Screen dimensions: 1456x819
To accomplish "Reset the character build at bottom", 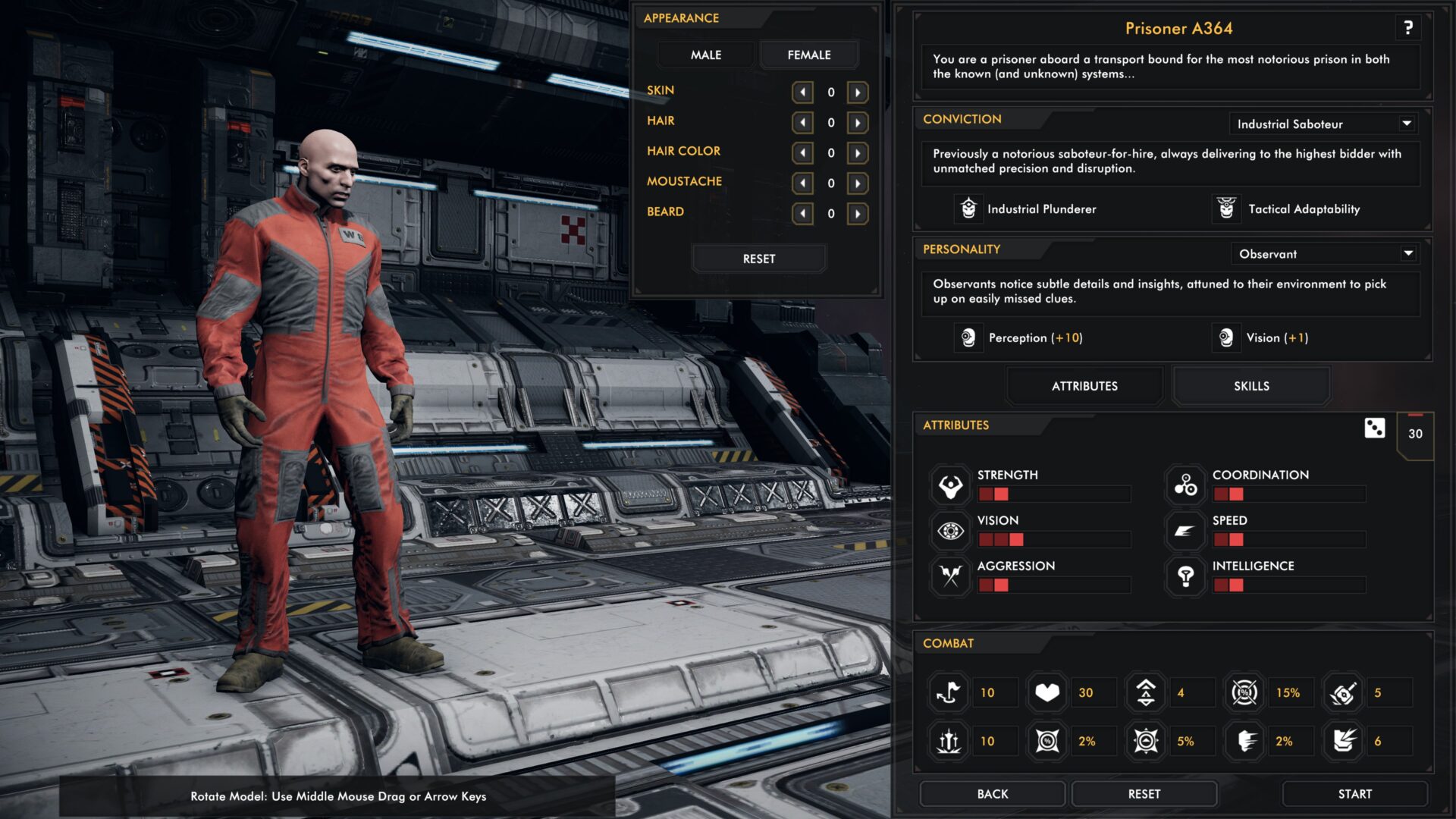I will tap(1144, 794).
